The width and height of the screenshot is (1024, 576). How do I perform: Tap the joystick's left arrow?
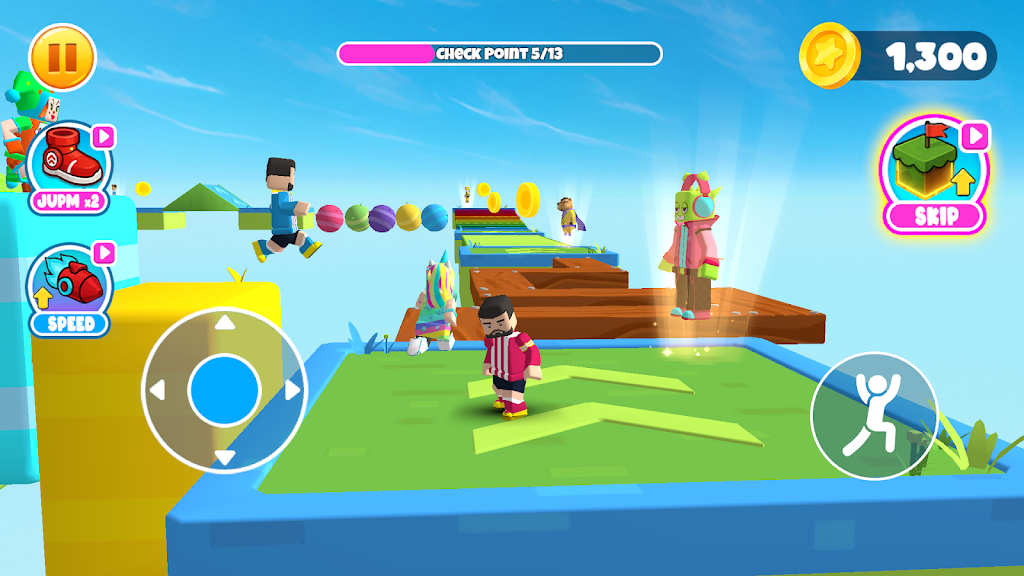(x=158, y=390)
